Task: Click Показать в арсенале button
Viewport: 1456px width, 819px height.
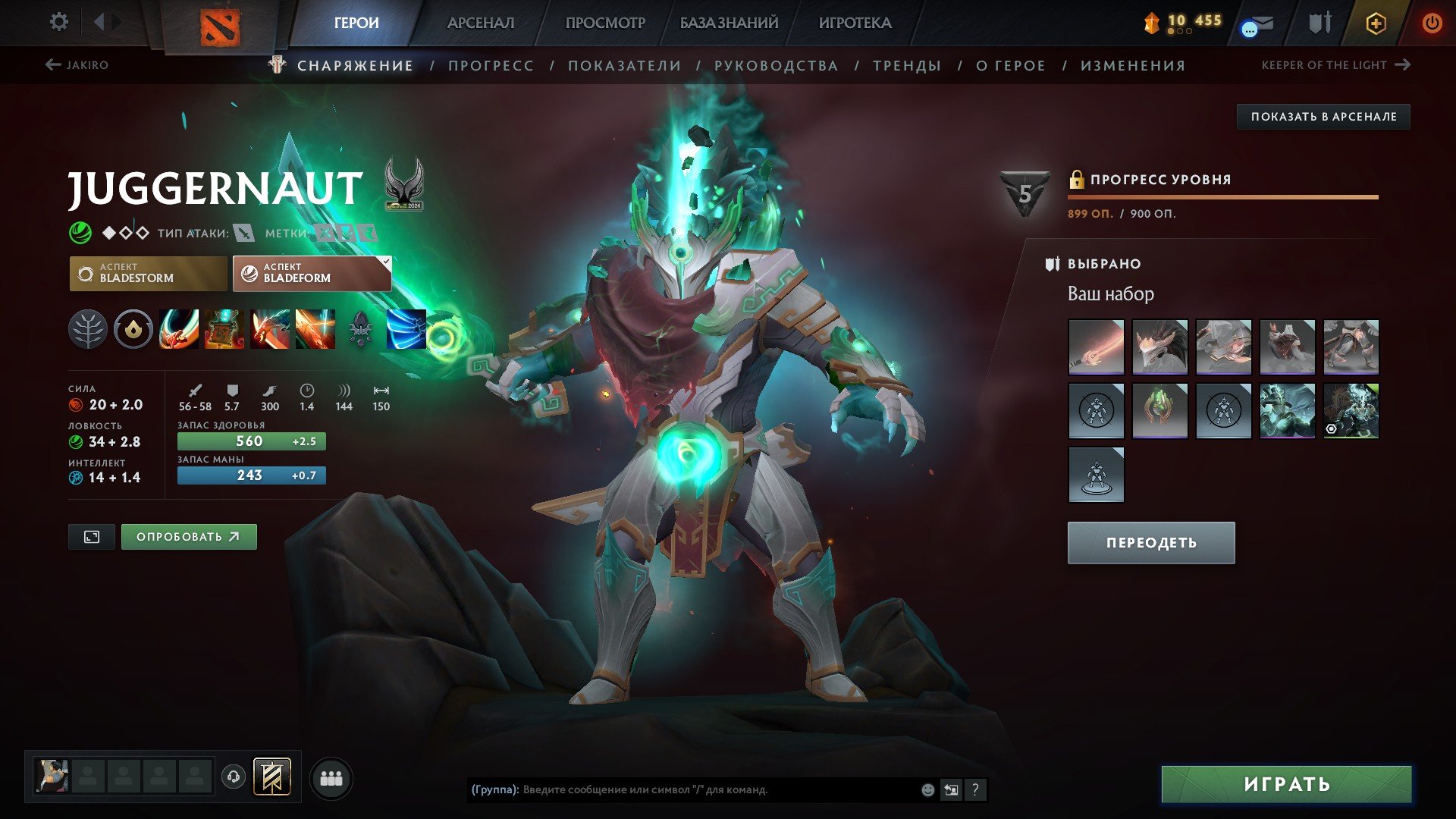Action: tap(1323, 117)
